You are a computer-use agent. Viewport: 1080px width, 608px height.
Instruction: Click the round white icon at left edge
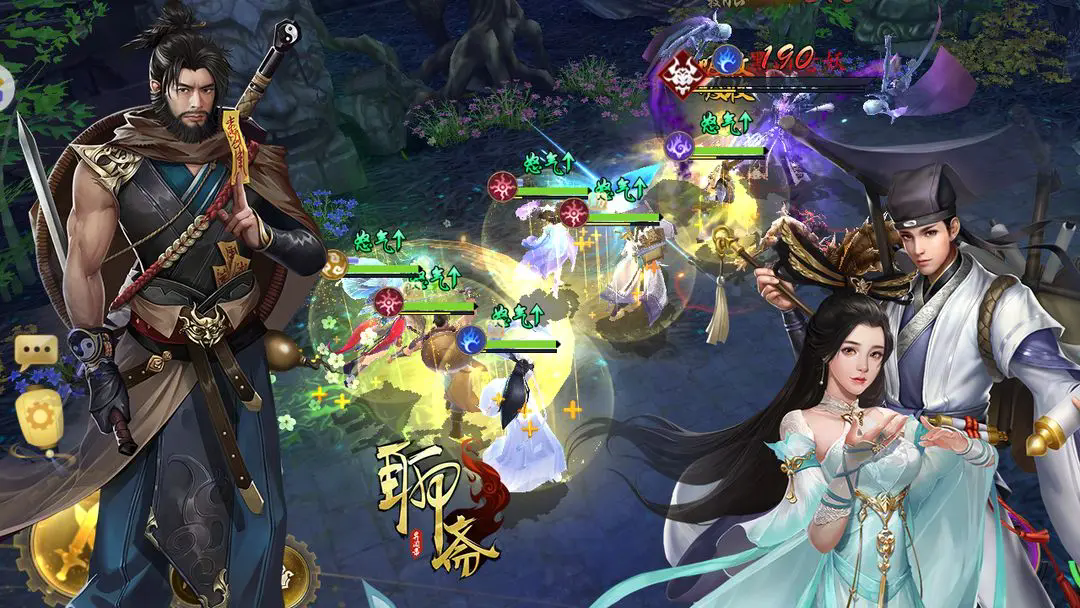point(4,89)
